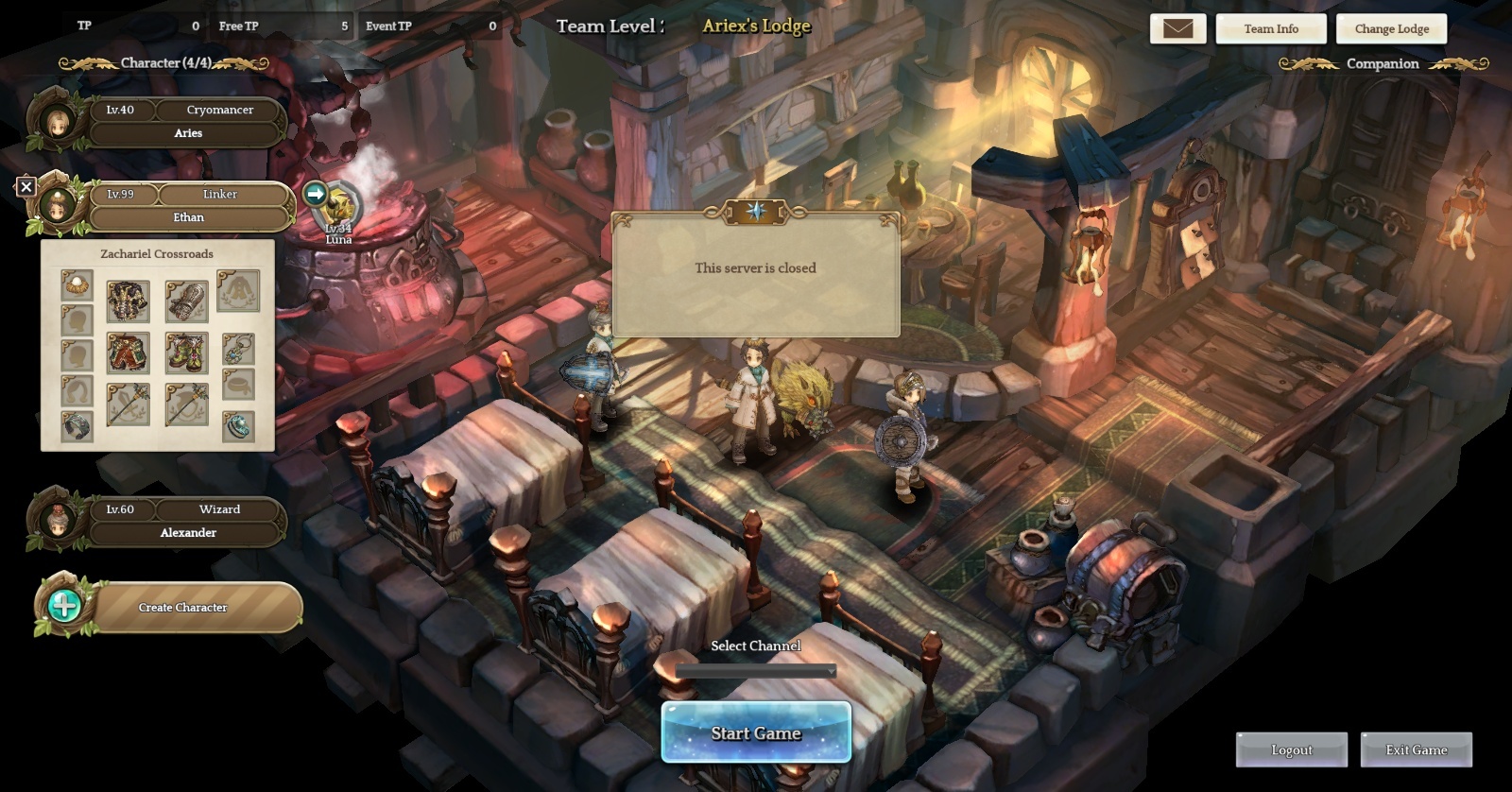This screenshot has height=792, width=1512.
Task: Select the Wizard character Alexander
Action: pos(187,521)
